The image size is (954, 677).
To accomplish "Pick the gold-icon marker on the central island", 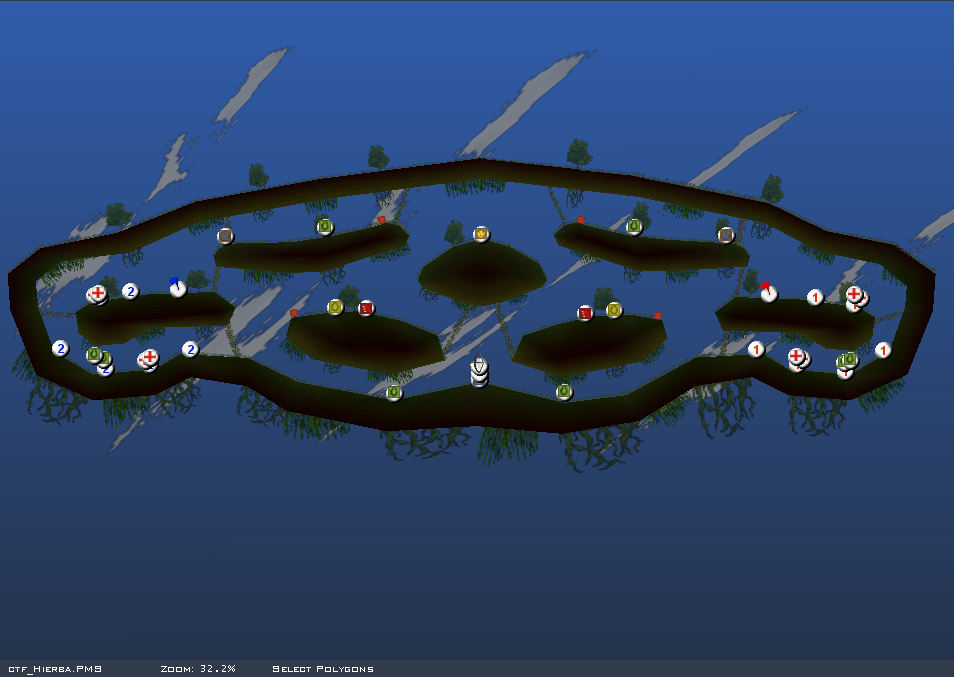I will 481,234.
